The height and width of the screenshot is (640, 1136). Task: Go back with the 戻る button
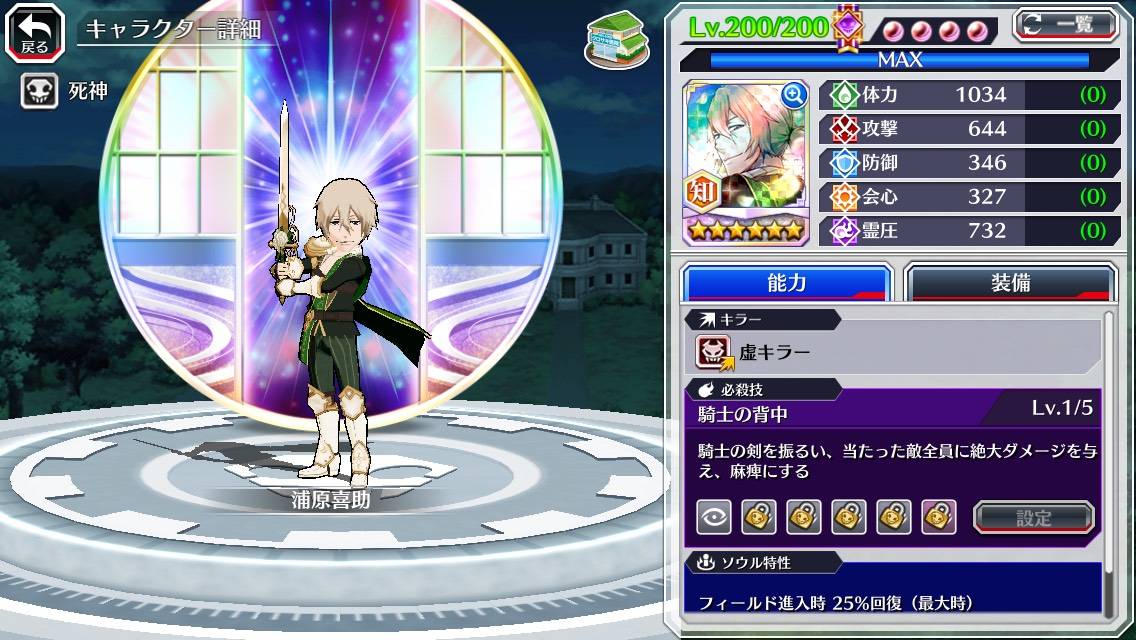point(35,31)
